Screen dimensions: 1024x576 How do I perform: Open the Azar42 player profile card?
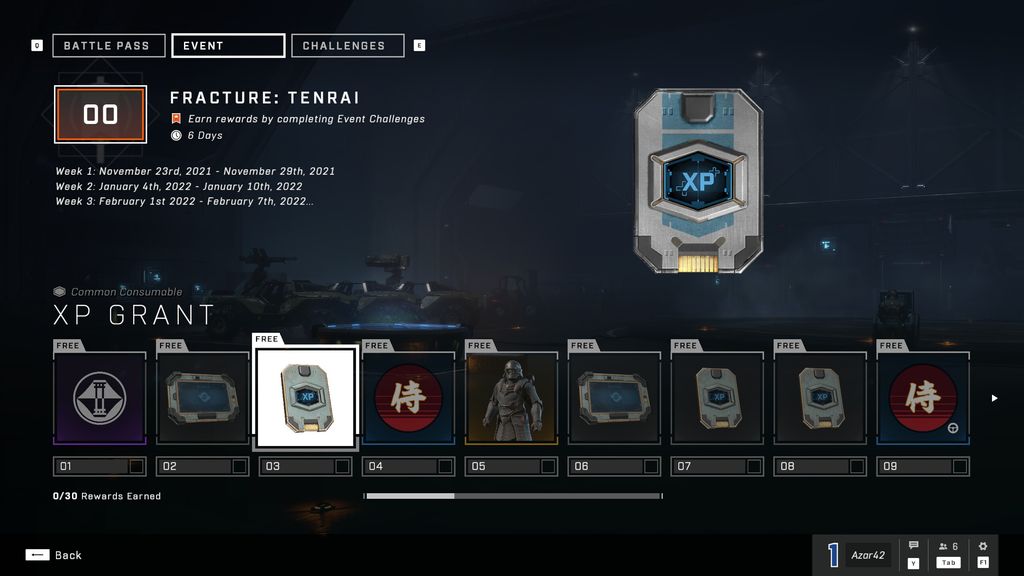tap(858, 555)
